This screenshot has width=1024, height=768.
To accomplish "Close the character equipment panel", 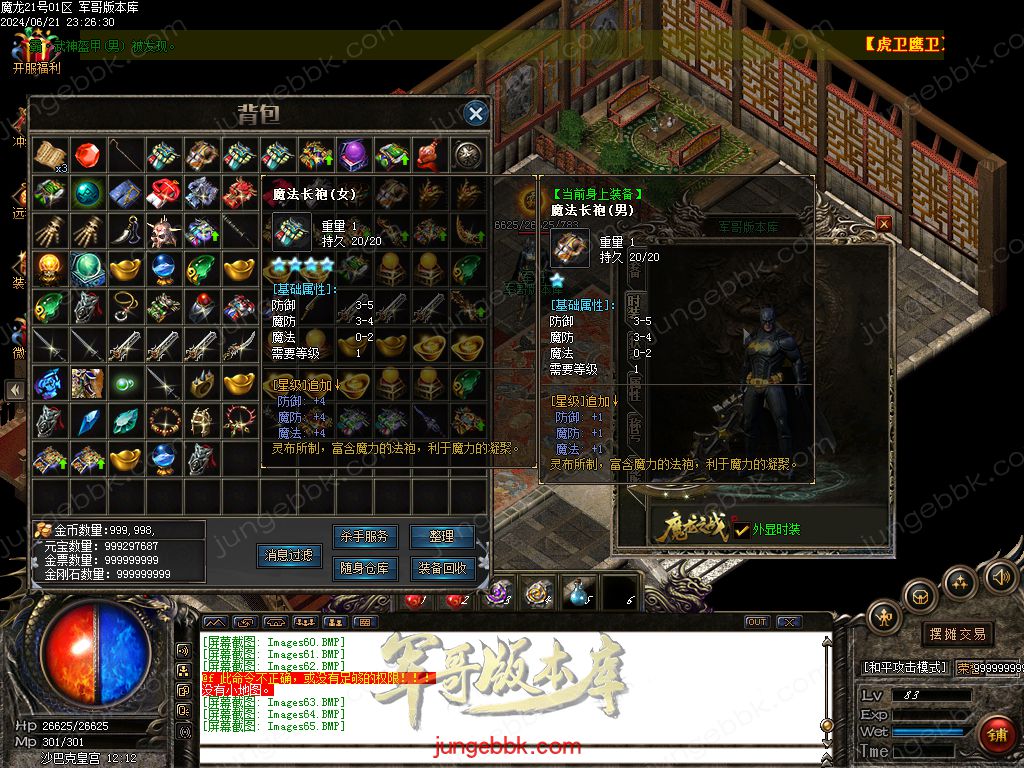I will 883,224.
